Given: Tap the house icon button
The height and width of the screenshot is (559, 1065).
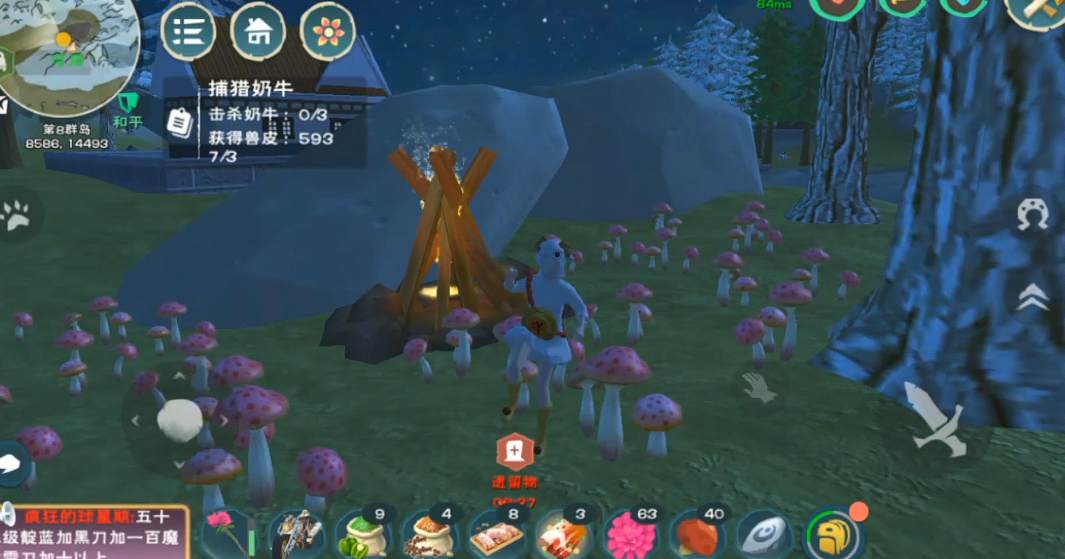Looking at the screenshot, I should pos(258,31).
